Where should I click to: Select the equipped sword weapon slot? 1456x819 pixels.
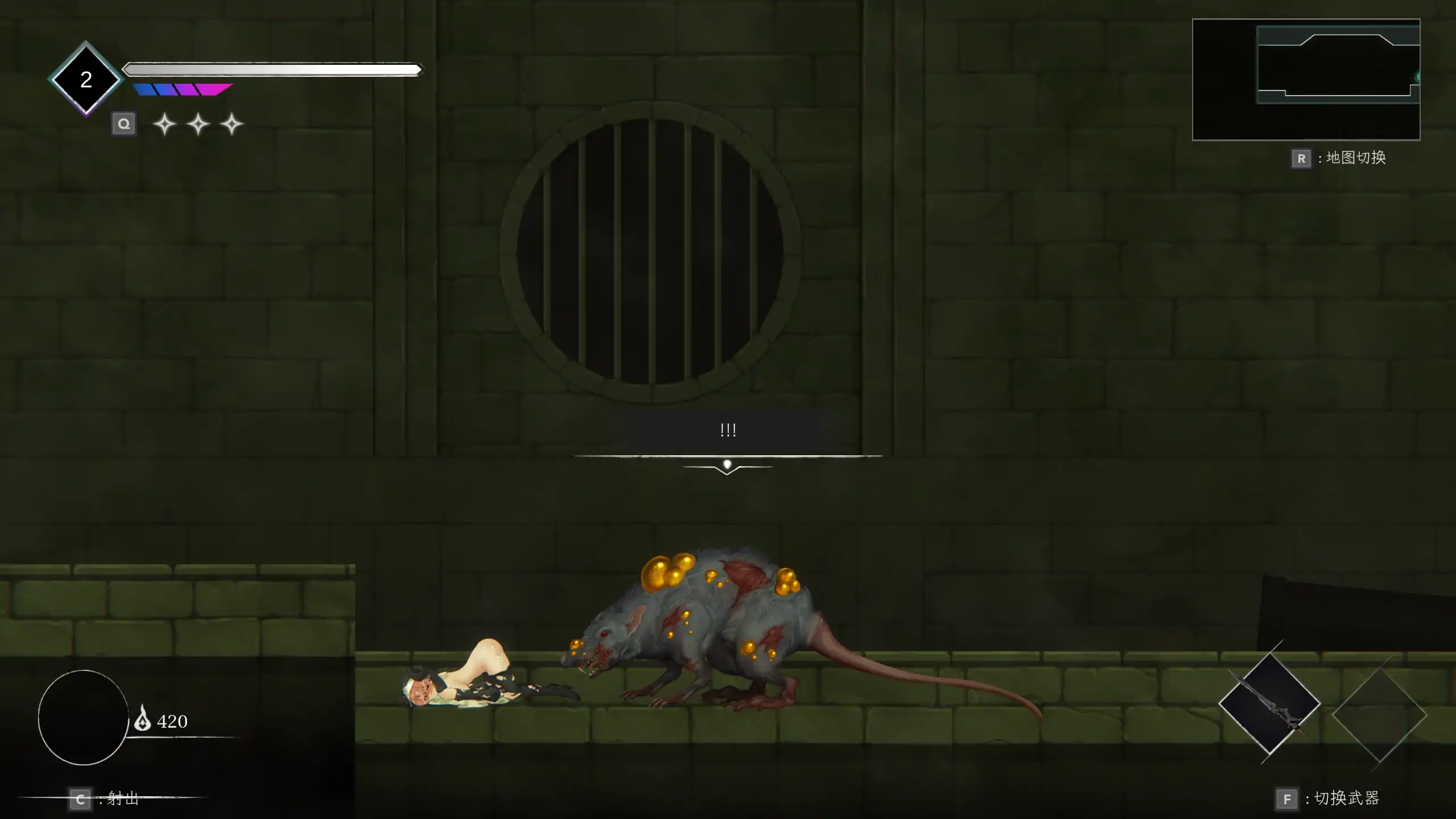pos(1269,704)
